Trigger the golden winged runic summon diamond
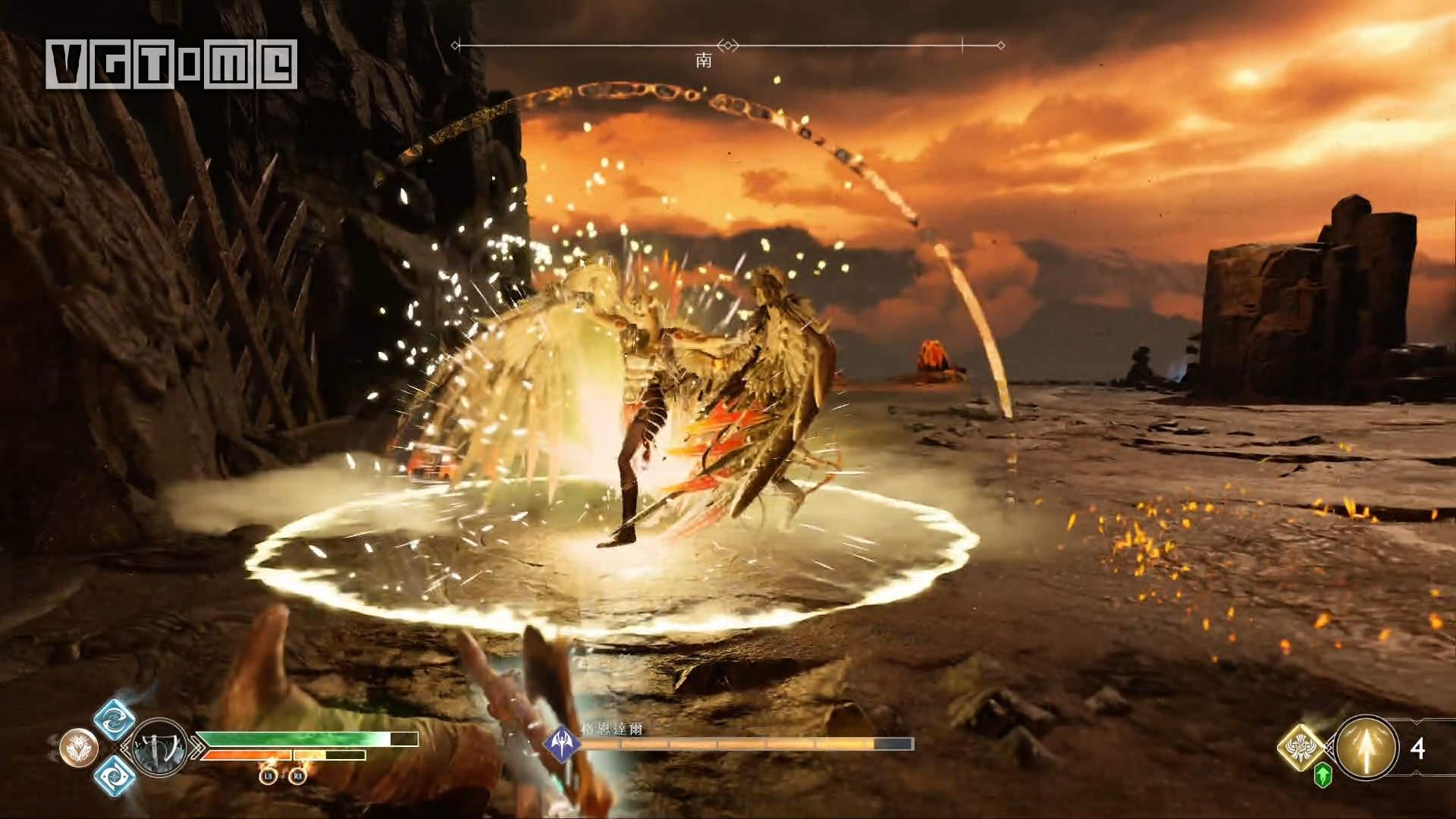 tap(1301, 748)
